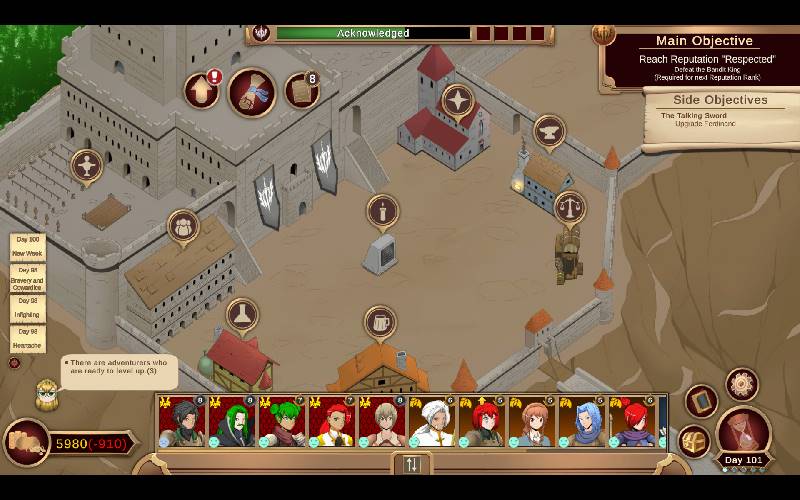End the day with the hourglass button
Image resolution: width=800 pixels, height=500 pixels.
point(743,430)
